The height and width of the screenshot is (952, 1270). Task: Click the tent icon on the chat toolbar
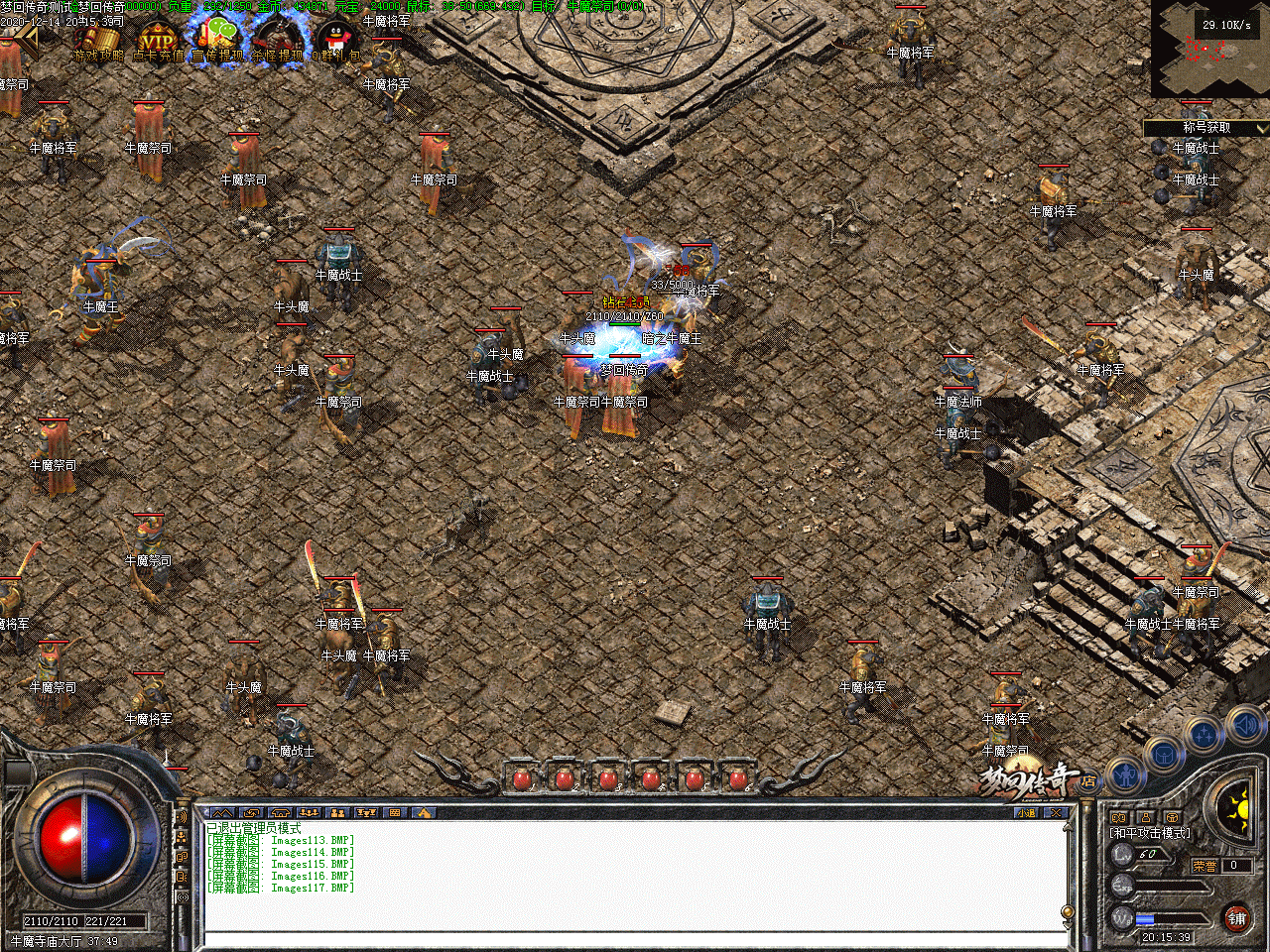(280, 812)
